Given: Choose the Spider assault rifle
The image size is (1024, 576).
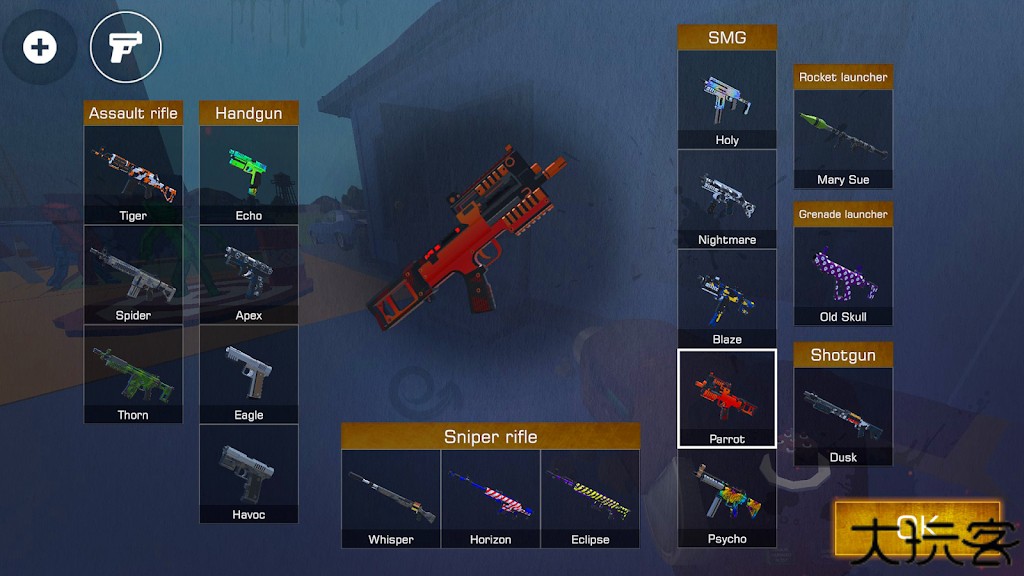Looking at the screenshot, I should click(x=133, y=275).
